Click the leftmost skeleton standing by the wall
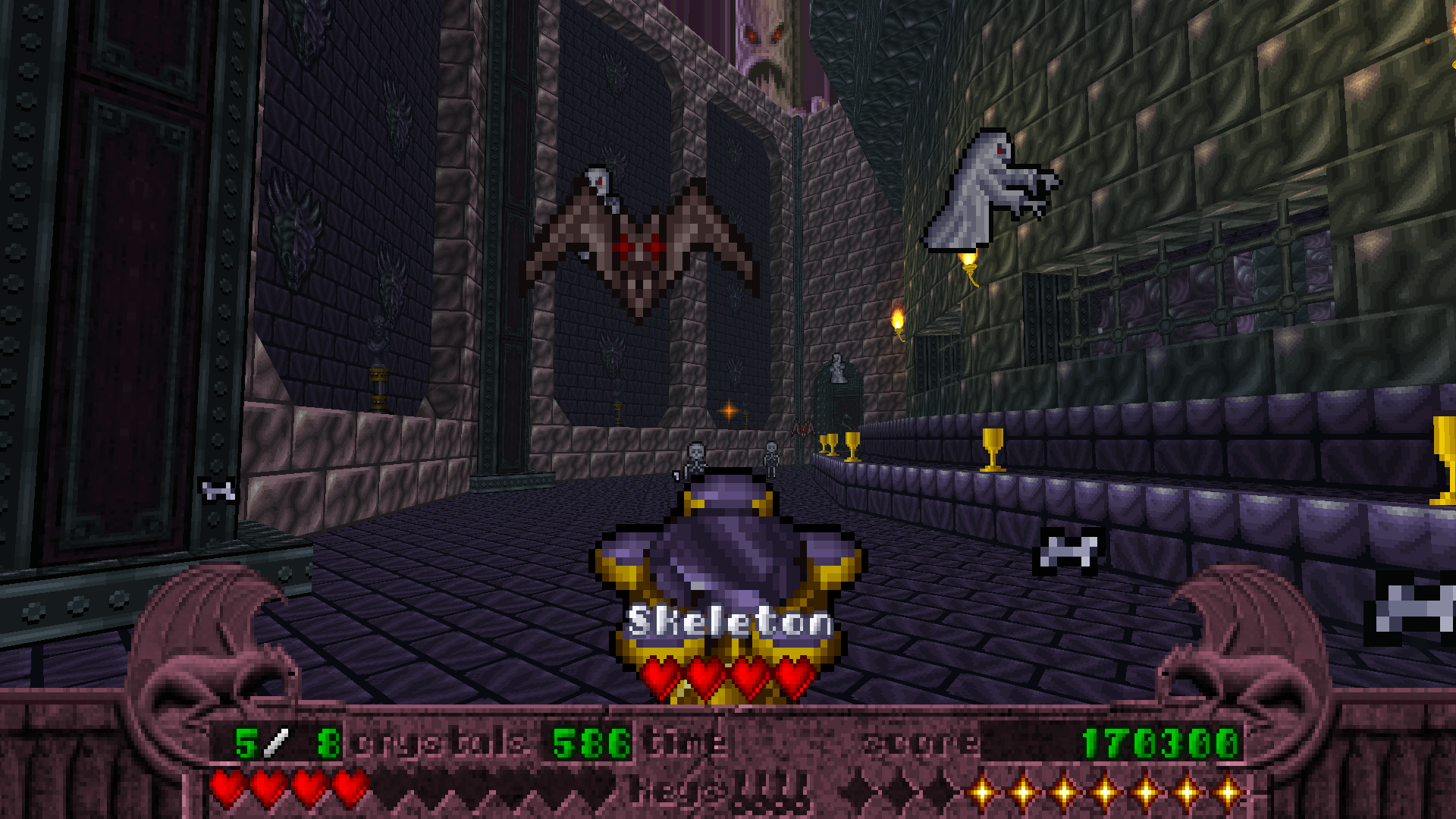The image size is (1456, 819). click(x=694, y=455)
